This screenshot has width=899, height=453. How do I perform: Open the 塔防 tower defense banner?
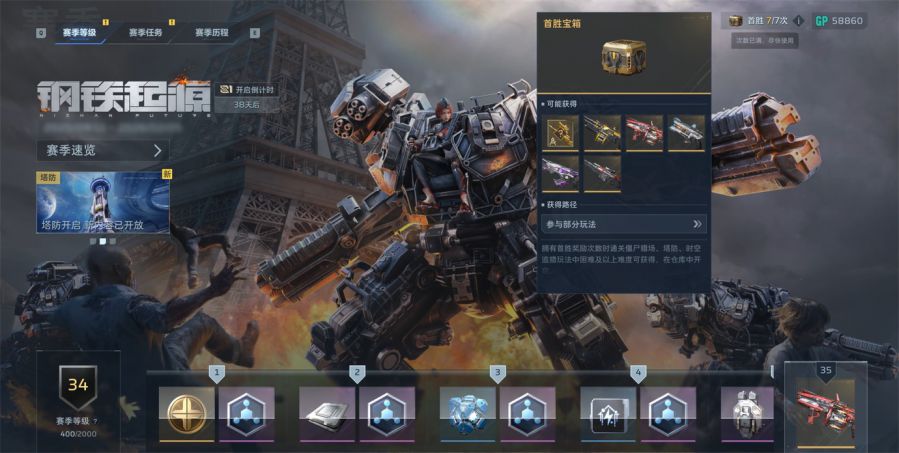click(104, 202)
